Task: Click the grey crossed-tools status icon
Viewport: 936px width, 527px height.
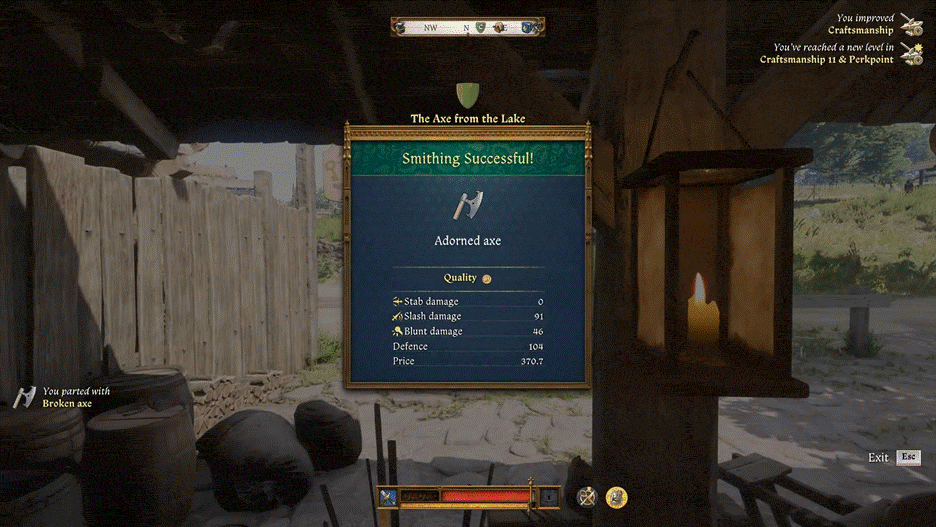Action: [587, 496]
